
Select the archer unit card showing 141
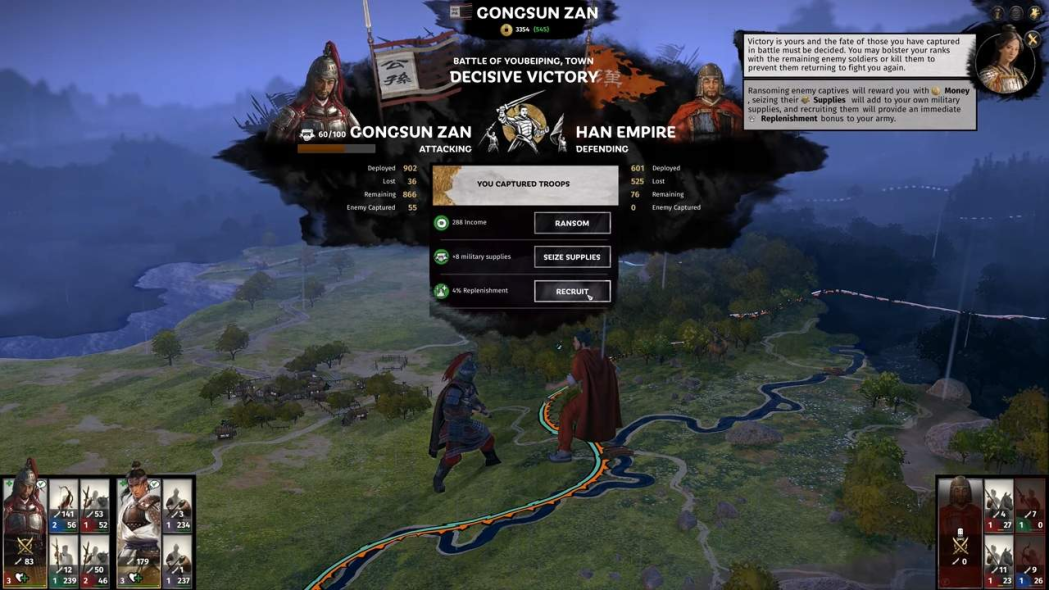64,507
